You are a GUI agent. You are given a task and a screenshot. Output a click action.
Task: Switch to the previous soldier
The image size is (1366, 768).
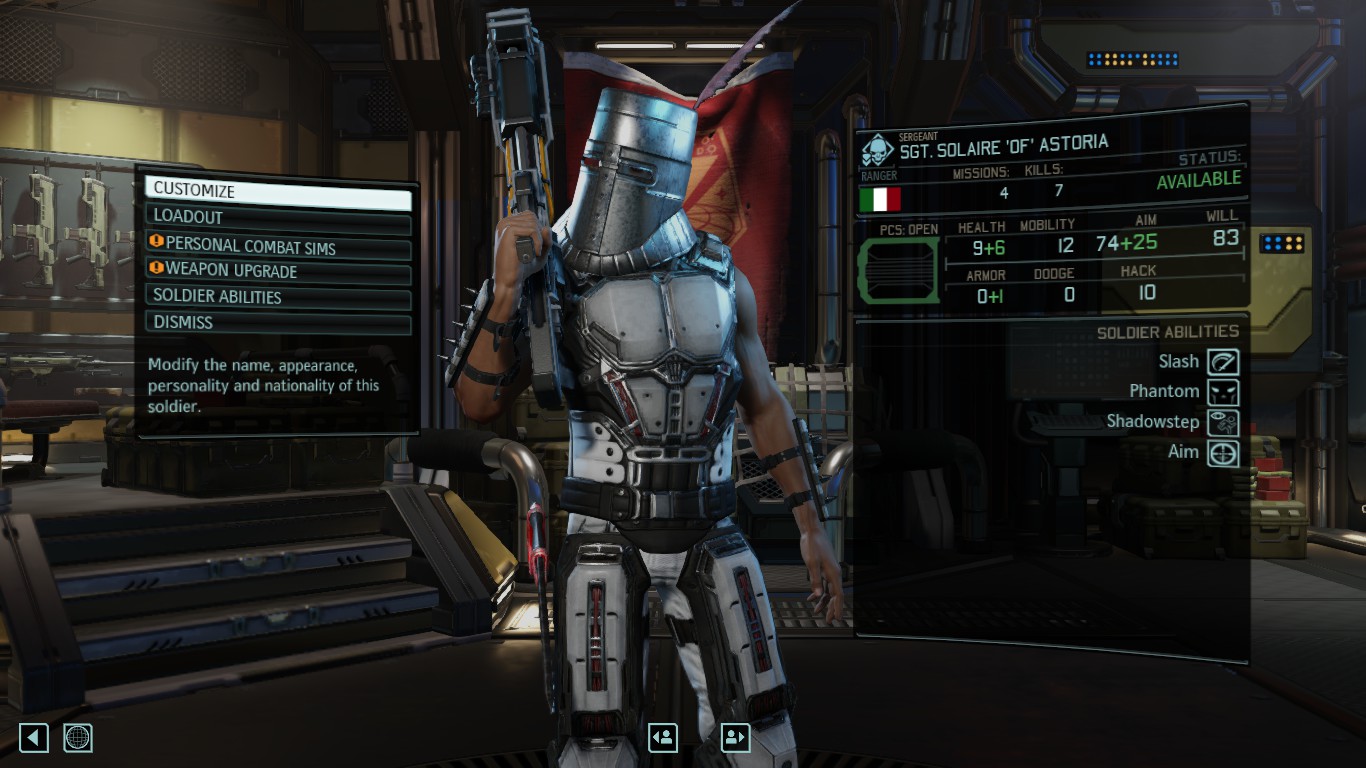click(663, 738)
